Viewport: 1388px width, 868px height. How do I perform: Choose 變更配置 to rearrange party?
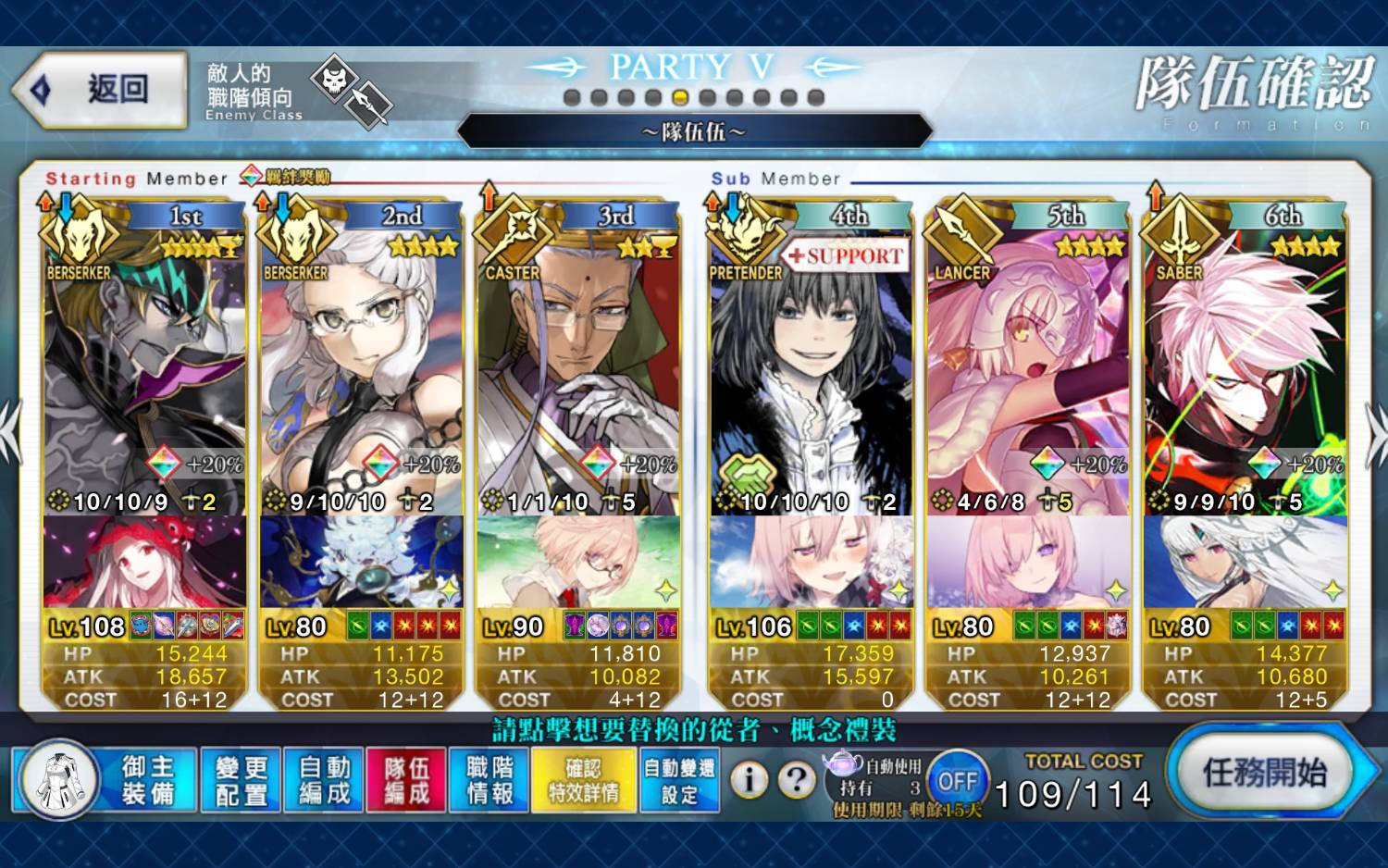[x=242, y=780]
